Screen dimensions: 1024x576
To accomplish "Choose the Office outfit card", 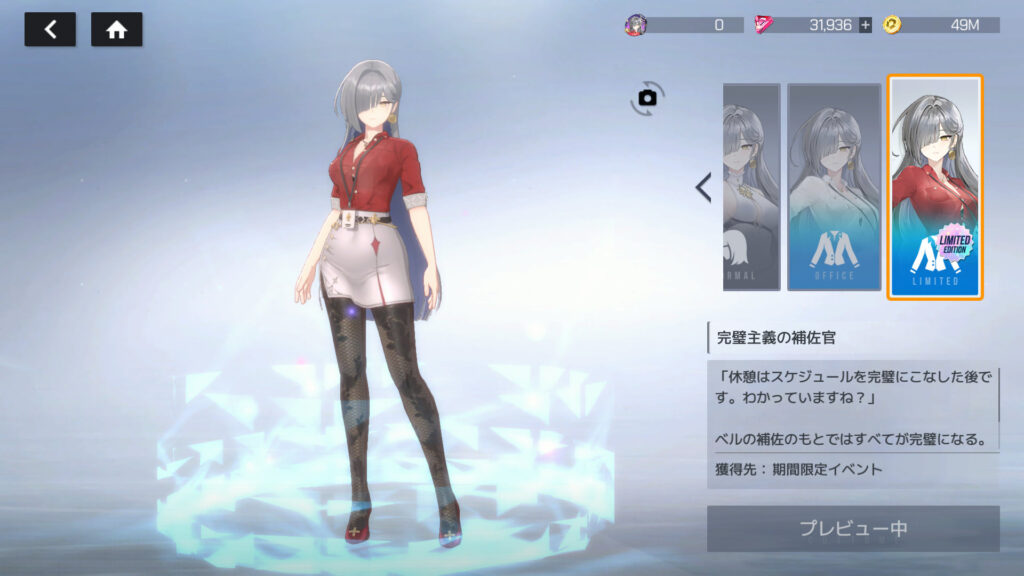I will click(x=834, y=187).
